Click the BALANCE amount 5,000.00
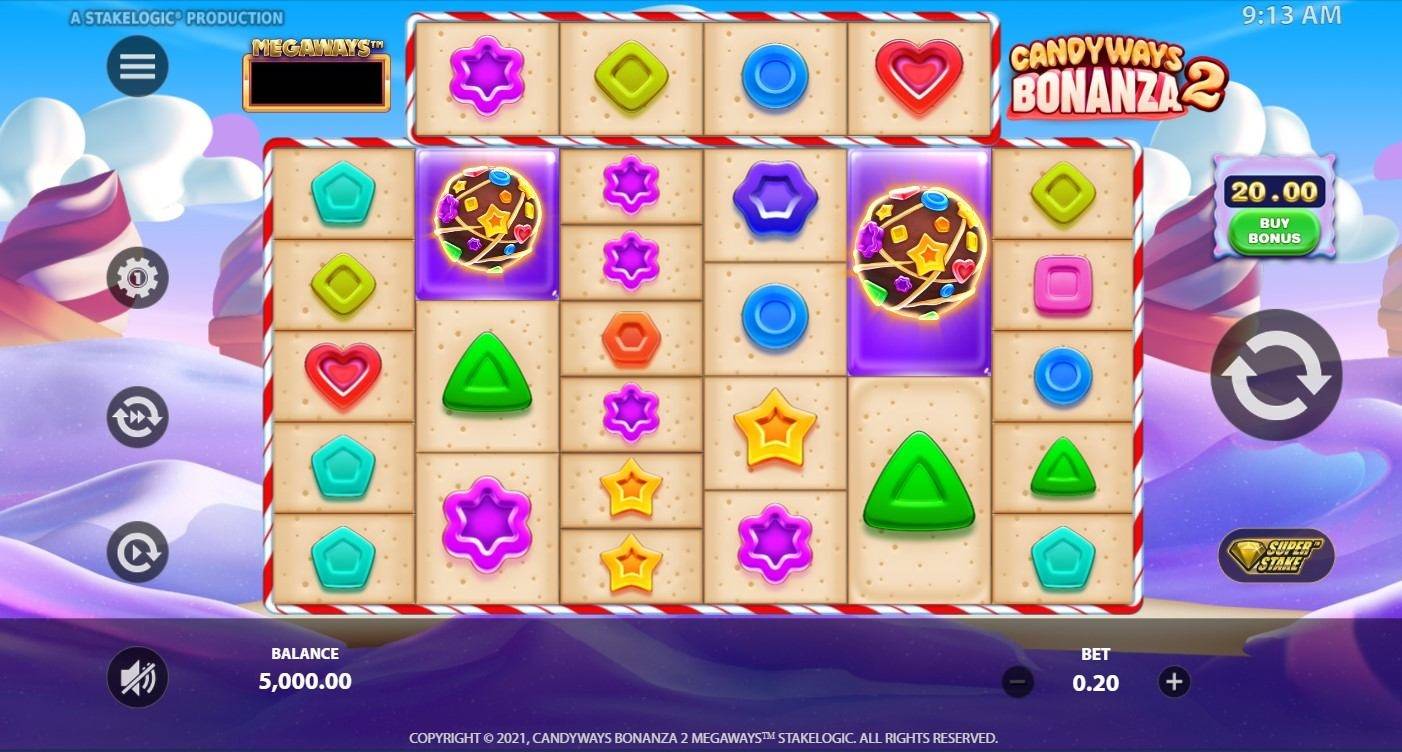 click(x=304, y=681)
